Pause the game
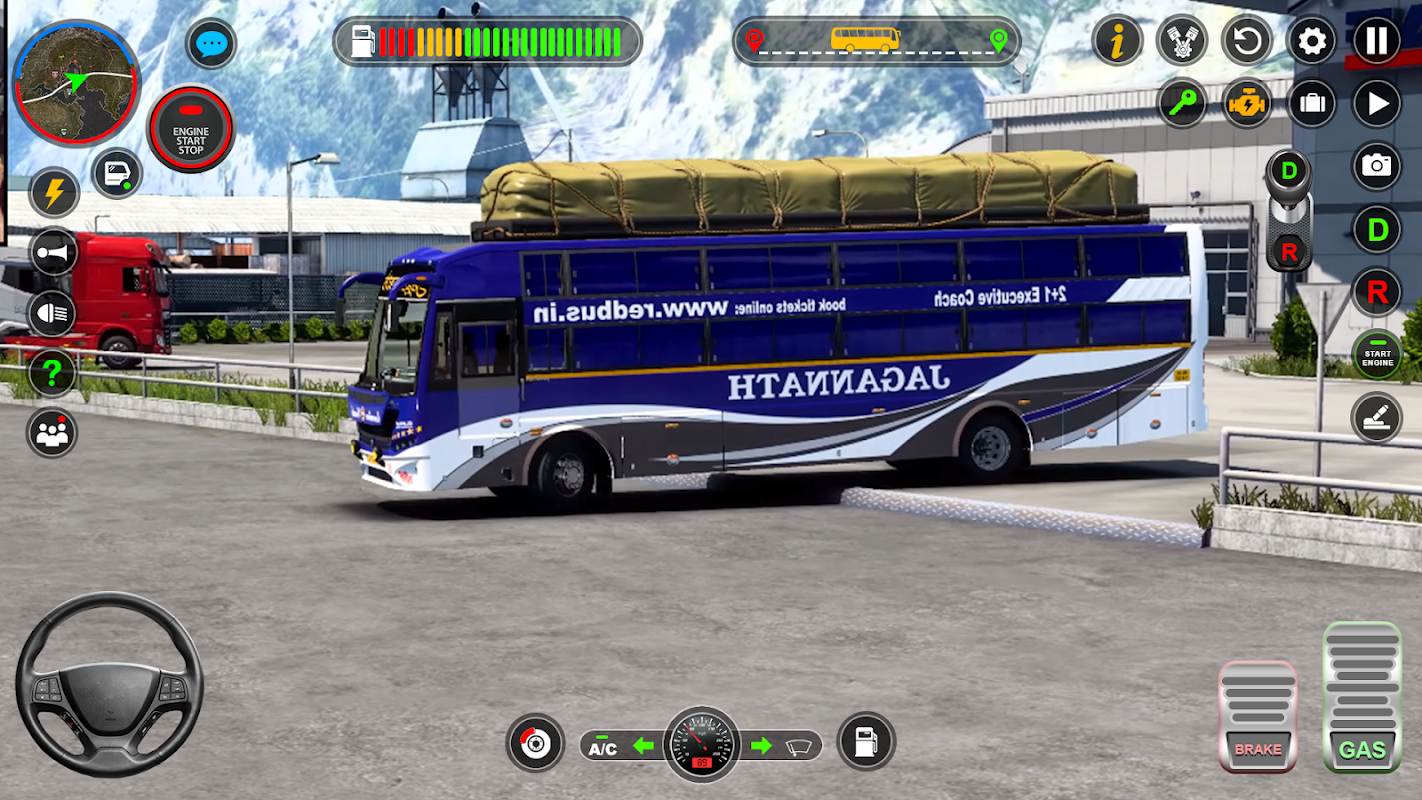 click(x=1377, y=42)
